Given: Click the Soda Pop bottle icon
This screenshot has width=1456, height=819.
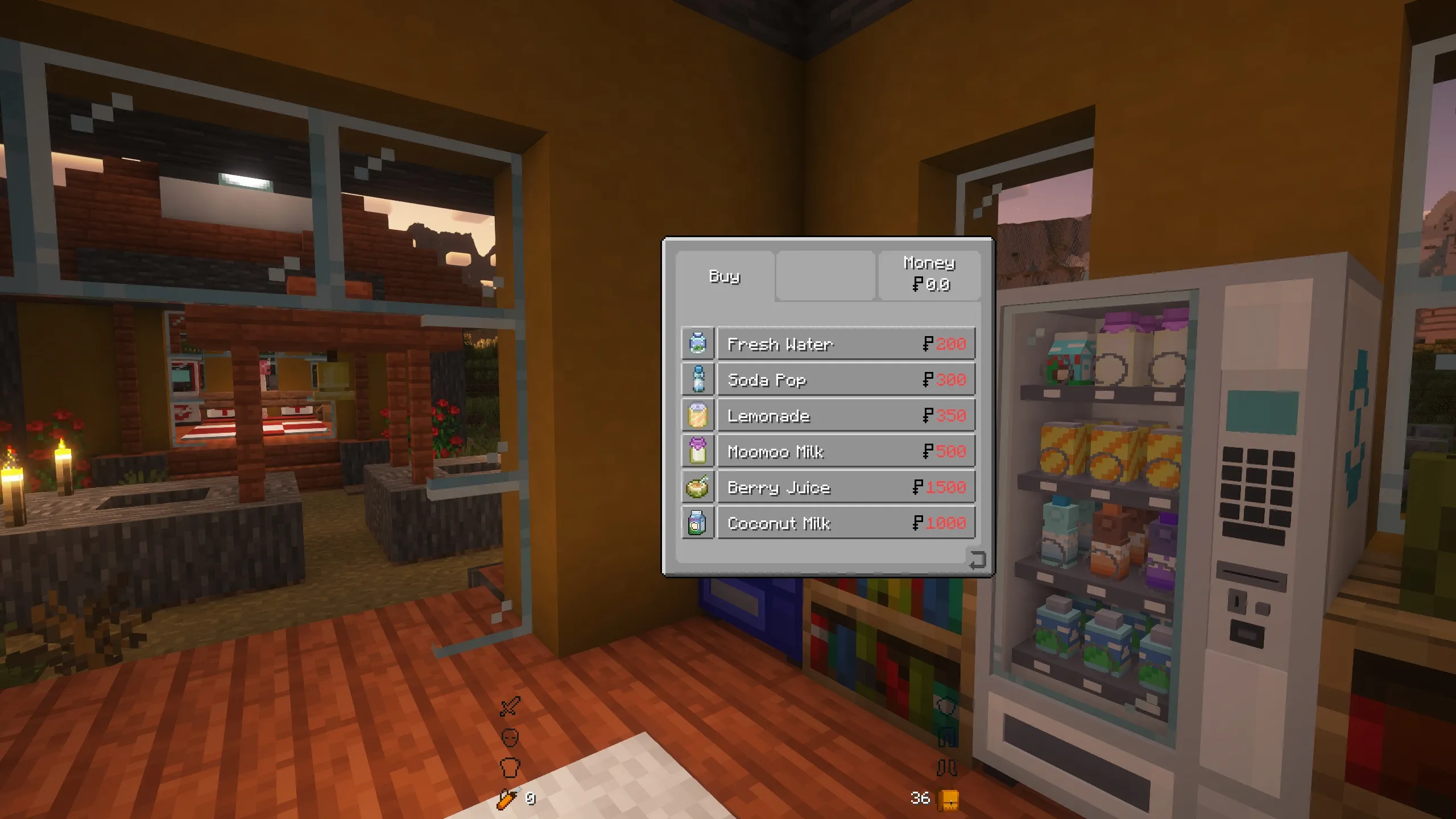Looking at the screenshot, I should click(x=697, y=379).
